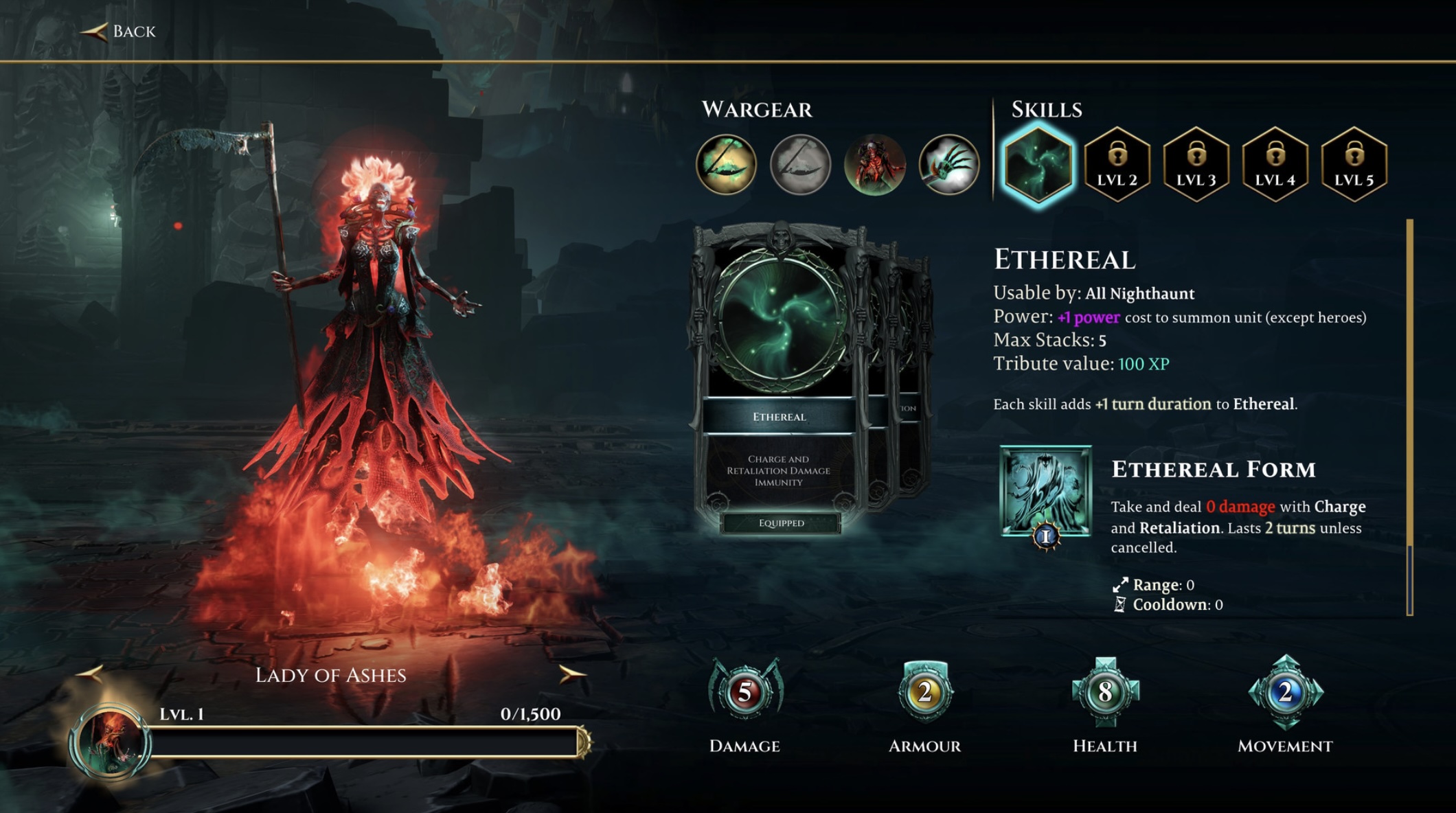The height and width of the screenshot is (813, 1456).
Task: Click the Damage stat icon
Action: tap(745, 692)
